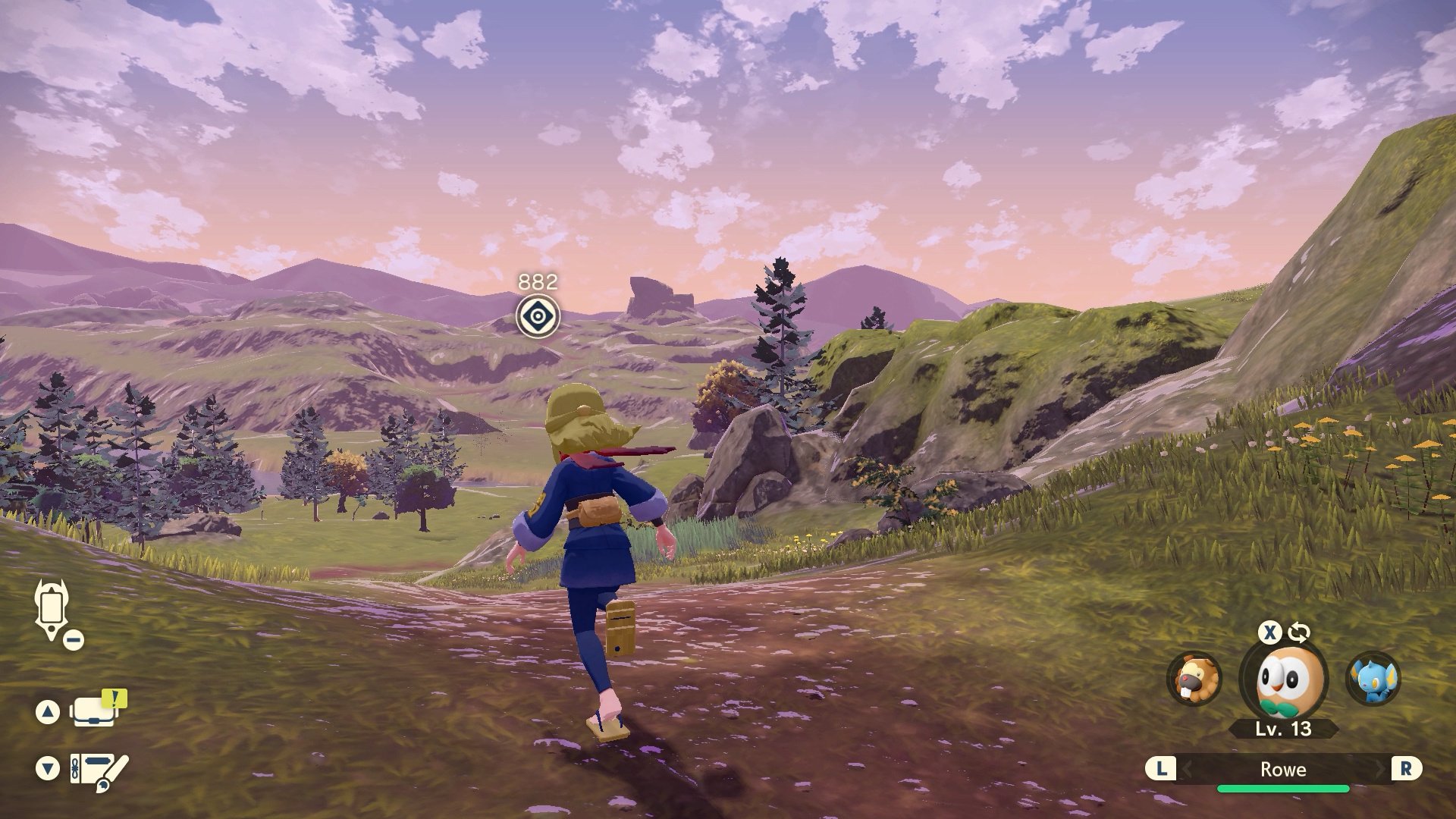Open the satchel icon with the exclamation mark
Viewport: 1456px width, 819px height.
(95, 711)
